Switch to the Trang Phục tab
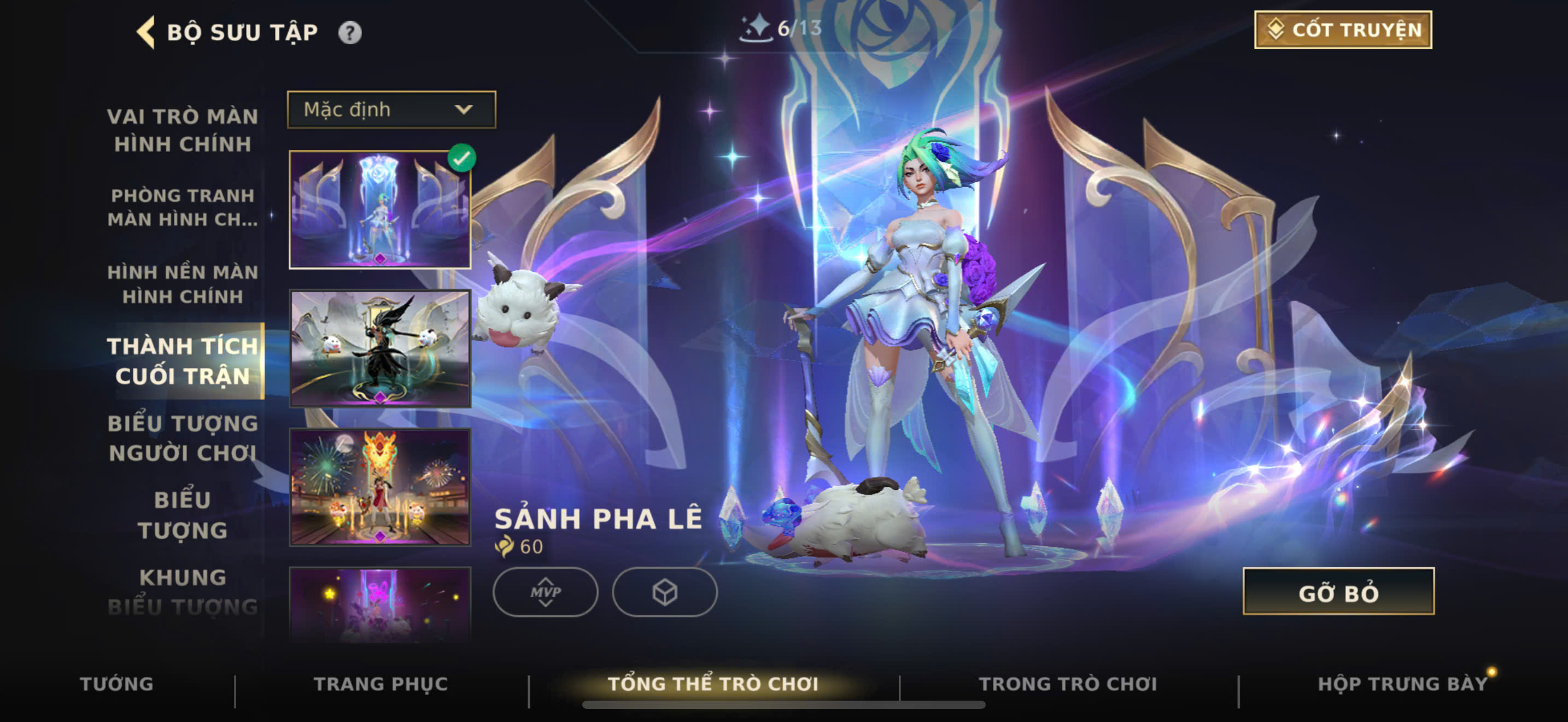Viewport: 1568px width, 722px height. pyautogui.click(x=381, y=684)
